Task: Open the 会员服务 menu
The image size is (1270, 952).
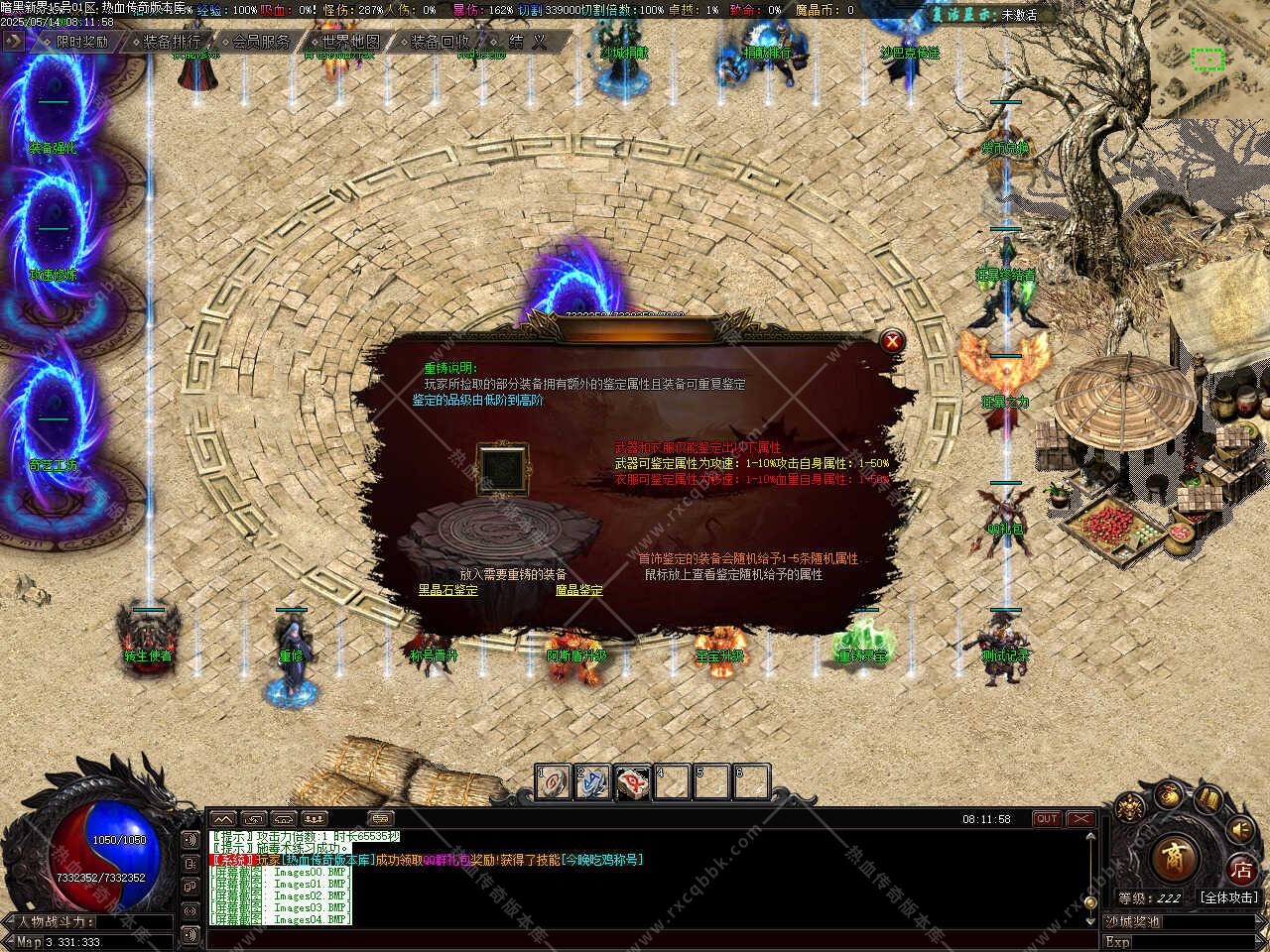Action: click(x=256, y=42)
